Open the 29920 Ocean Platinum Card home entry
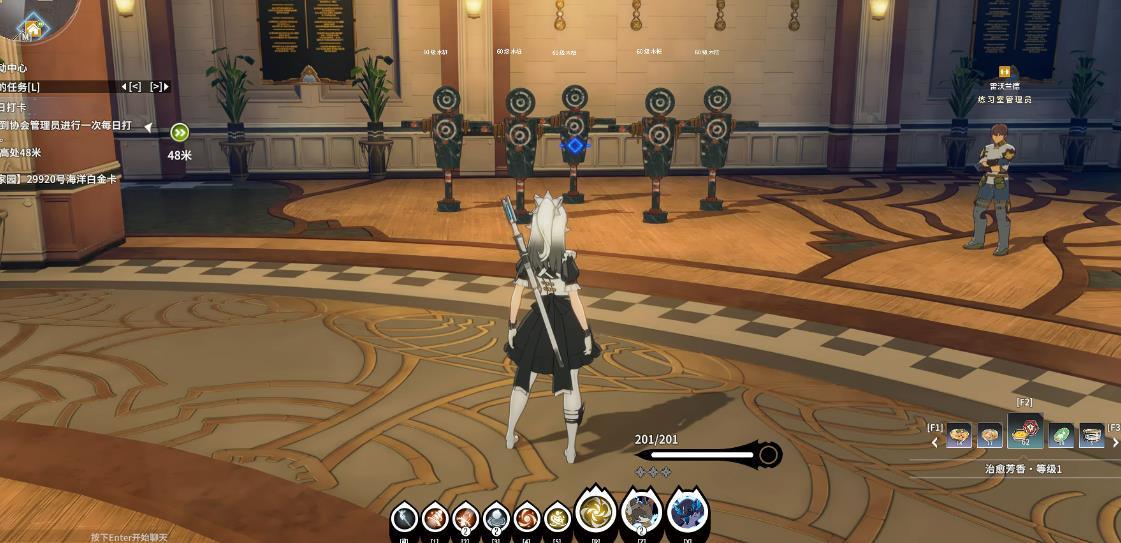Screen dimensions: 1121x543 click(60, 179)
